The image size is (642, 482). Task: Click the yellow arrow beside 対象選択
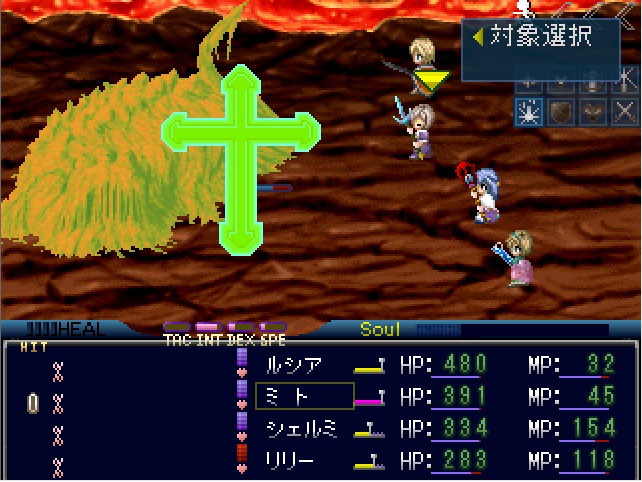click(479, 37)
